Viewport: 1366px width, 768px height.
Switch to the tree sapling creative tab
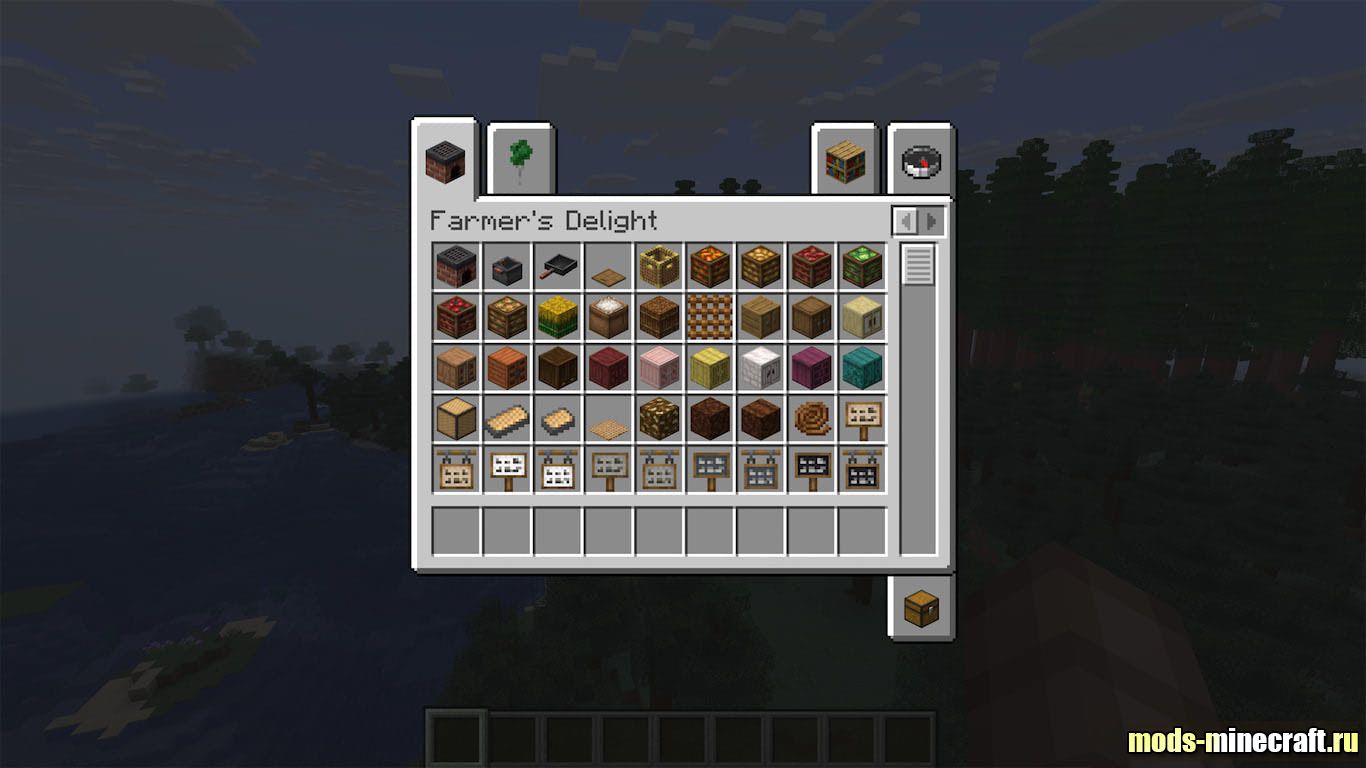tap(521, 160)
